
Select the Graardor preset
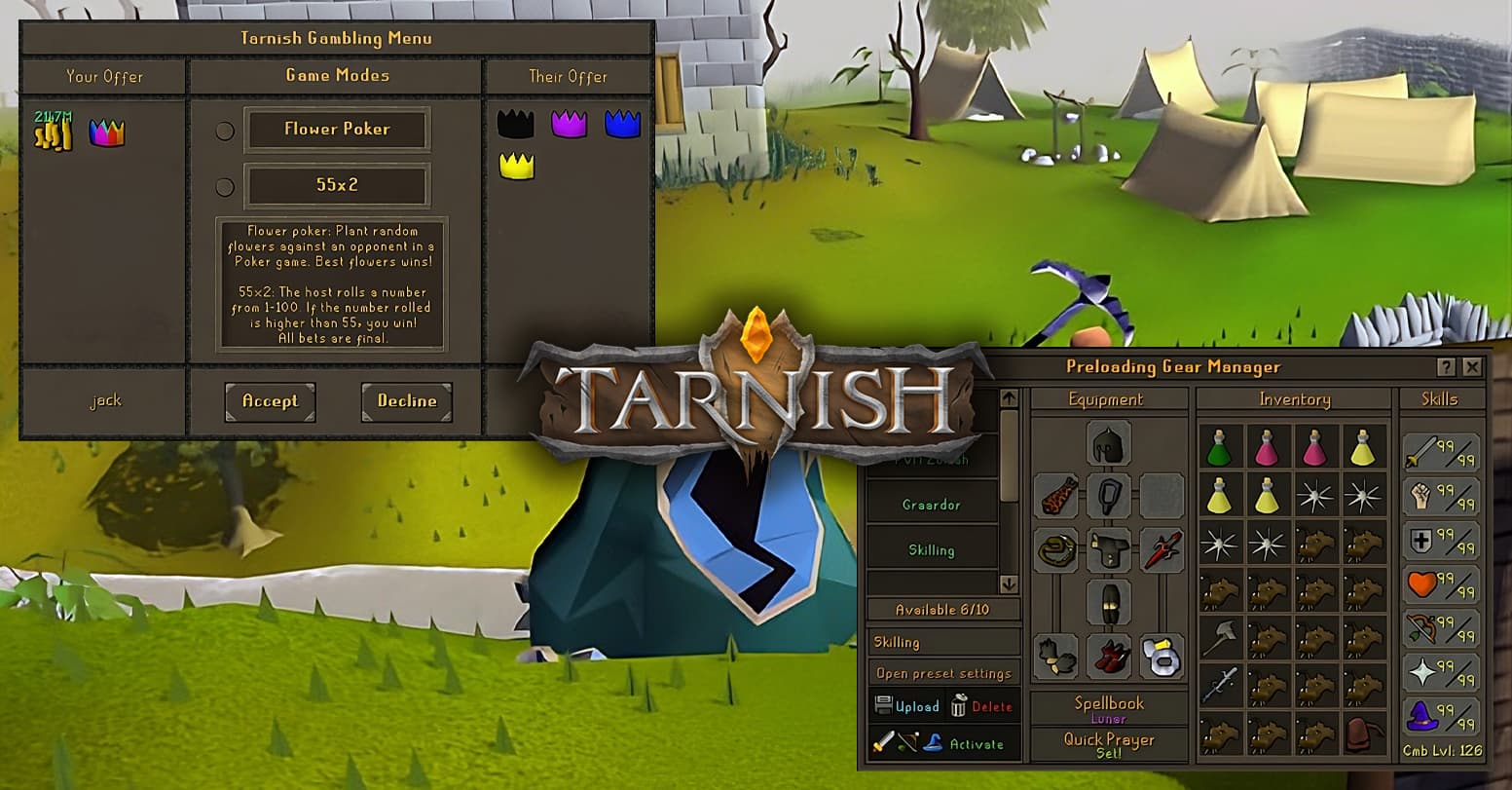932,506
